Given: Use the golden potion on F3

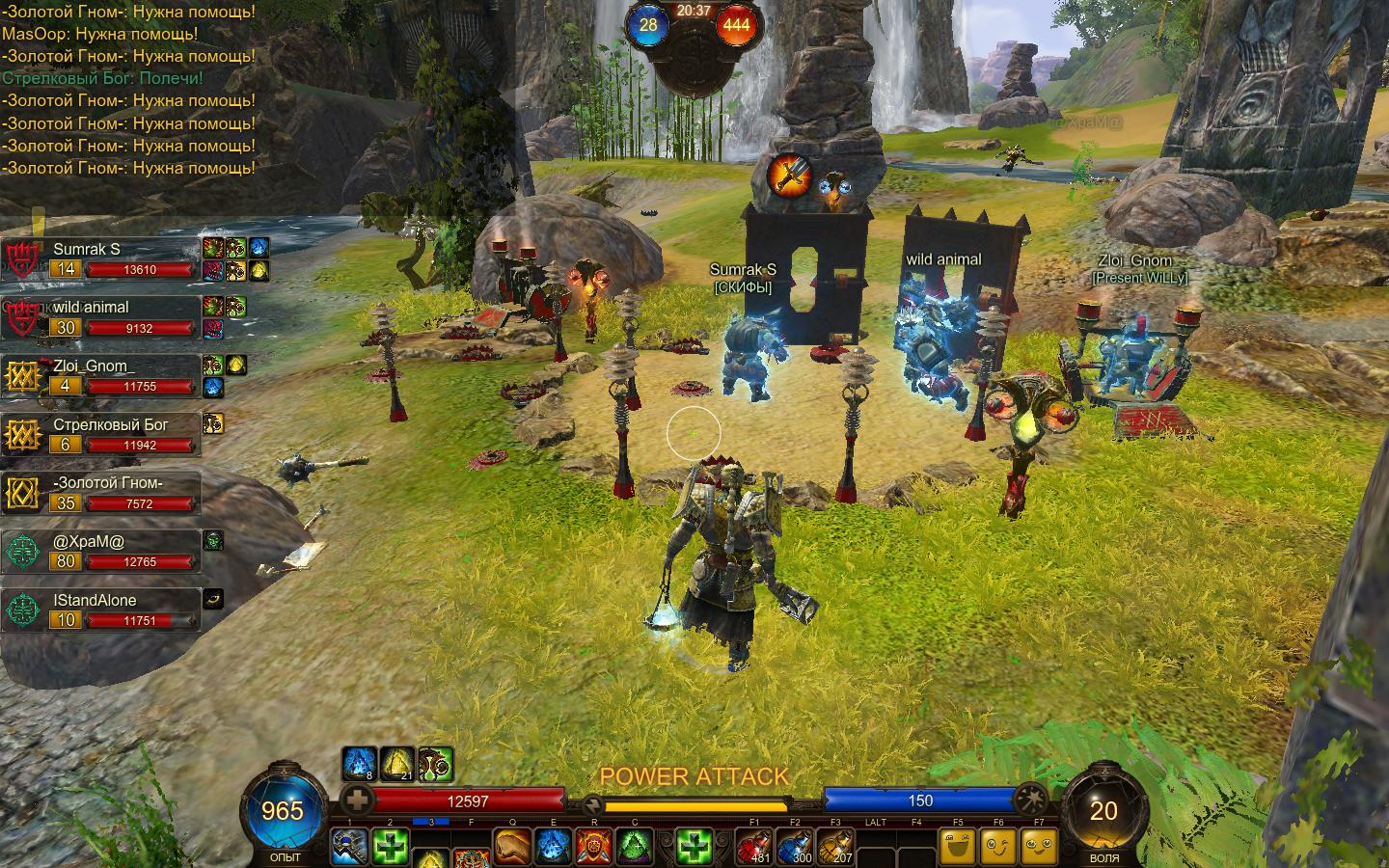Looking at the screenshot, I should click(835, 848).
